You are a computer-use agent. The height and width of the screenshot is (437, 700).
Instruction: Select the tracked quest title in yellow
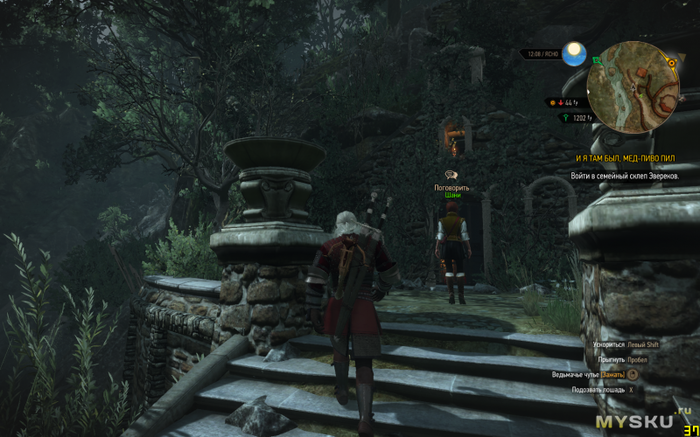point(625,159)
